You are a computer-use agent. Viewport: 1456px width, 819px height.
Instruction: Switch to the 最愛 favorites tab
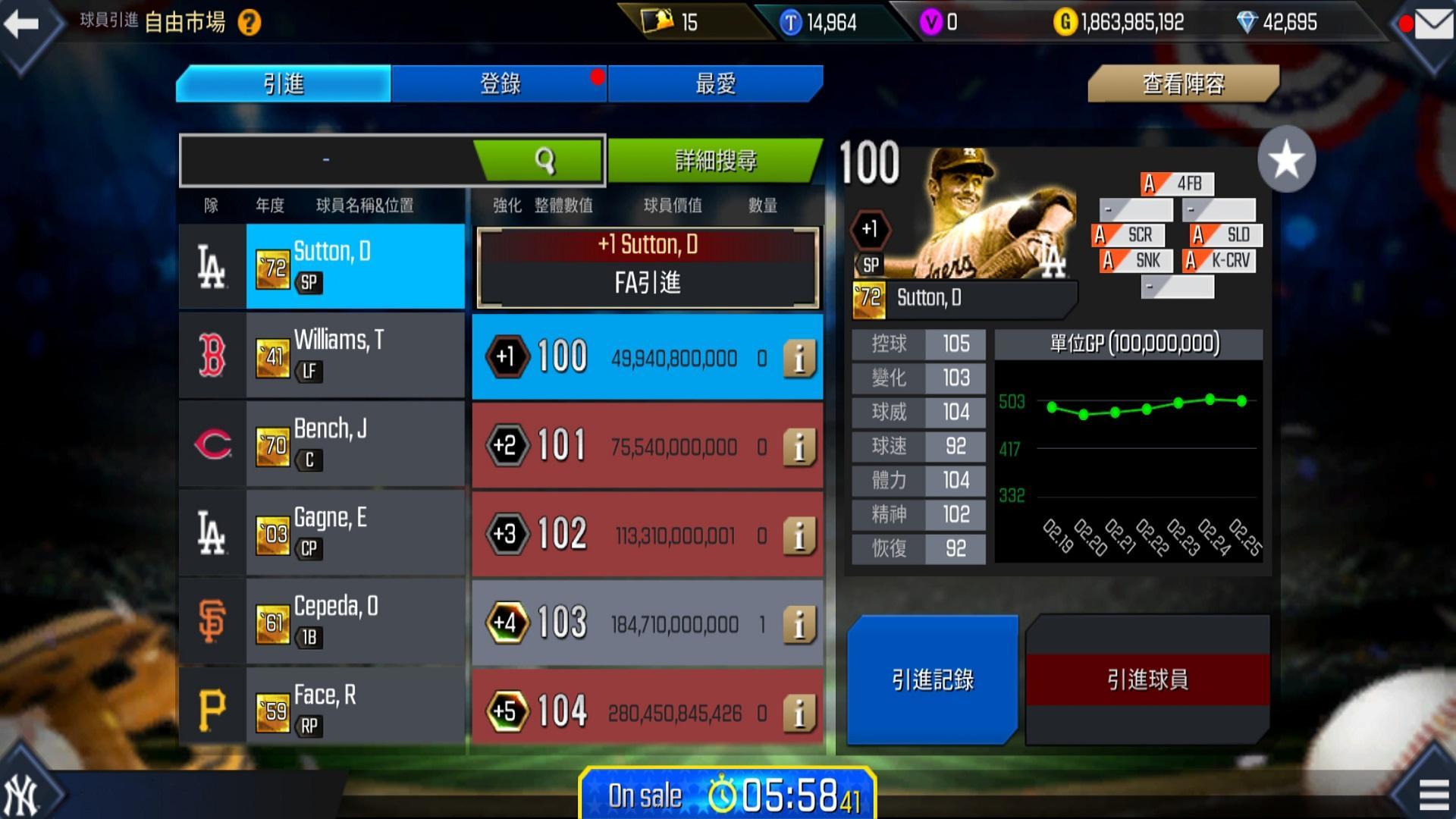[x=714, y=83]
